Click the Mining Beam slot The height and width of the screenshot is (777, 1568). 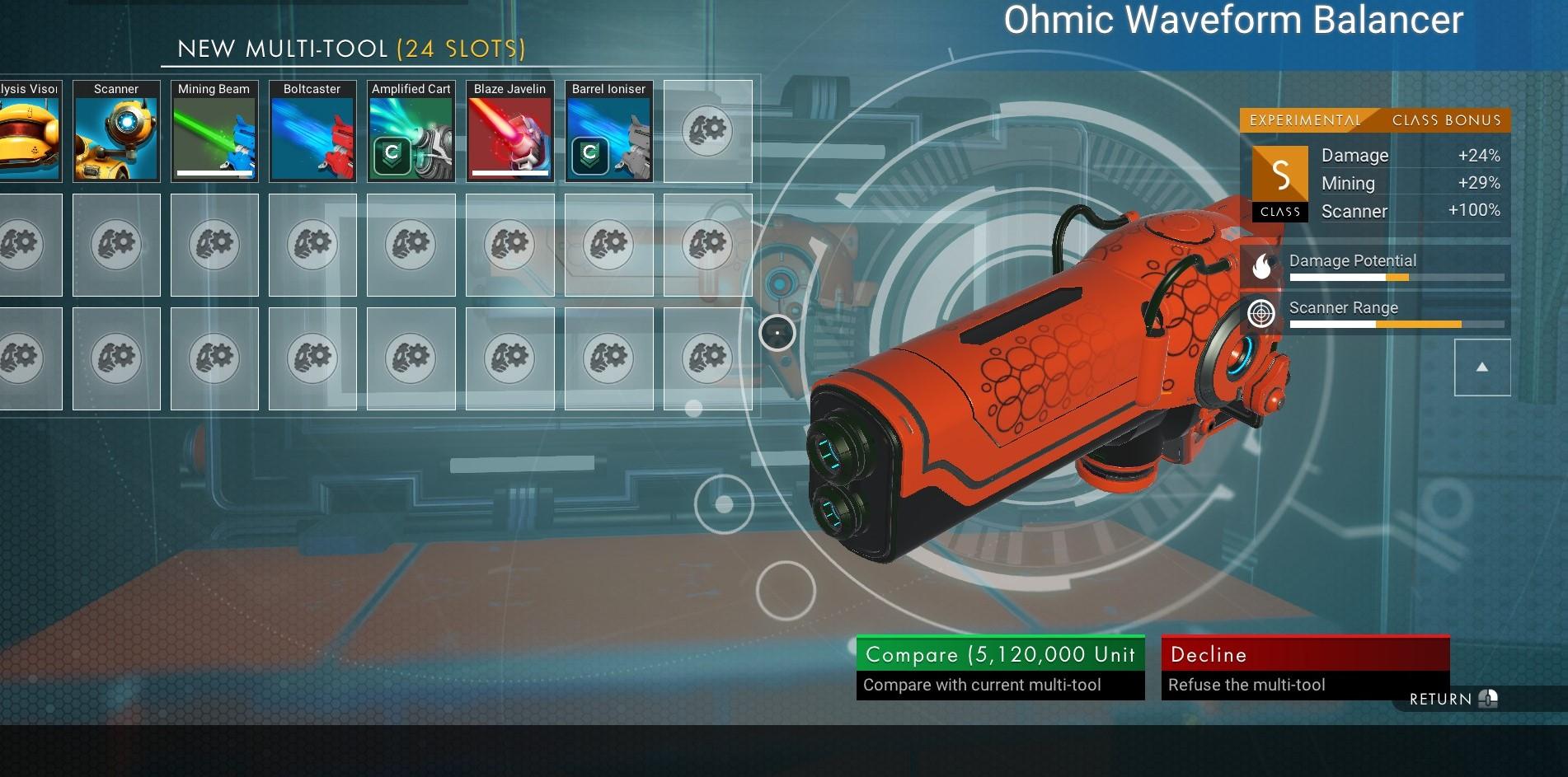click(x=214, y=132)
